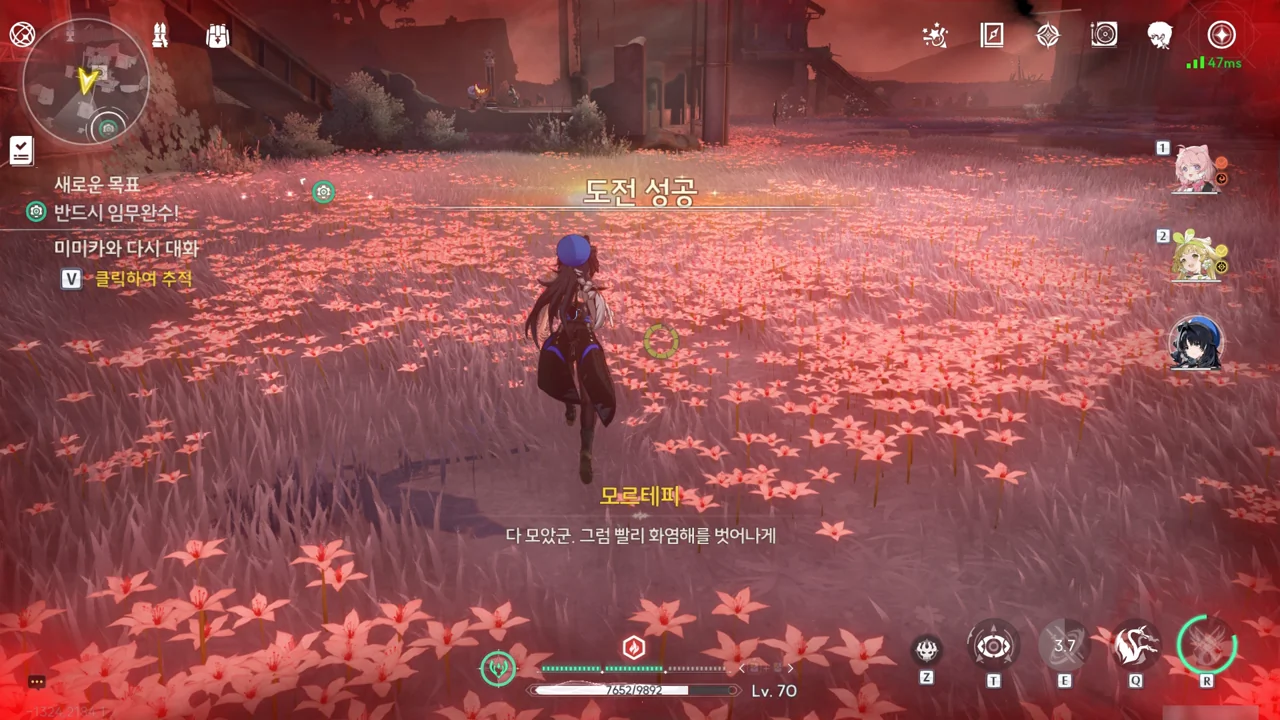This screenshot has height=720, width=1280.
Task: Open the turntable record icon
Action: tap(1104, 35)
